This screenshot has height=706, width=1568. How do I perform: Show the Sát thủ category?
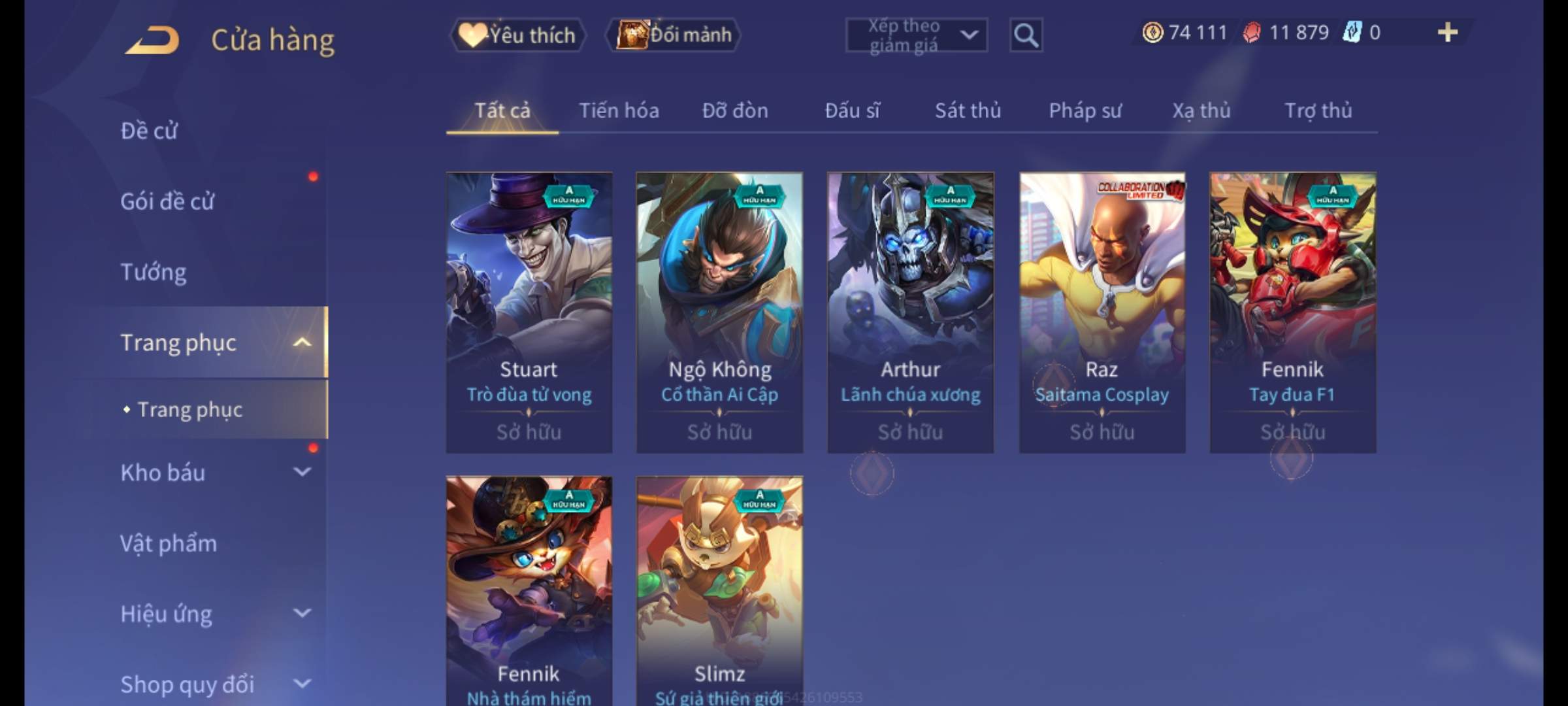coord(968,111)
